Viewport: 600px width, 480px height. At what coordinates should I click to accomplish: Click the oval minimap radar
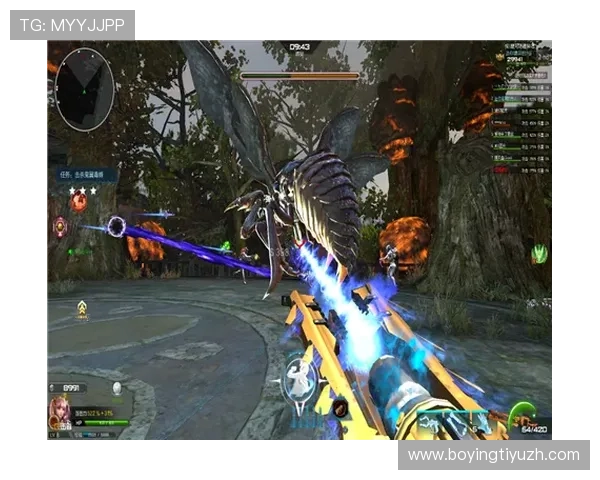84,89
